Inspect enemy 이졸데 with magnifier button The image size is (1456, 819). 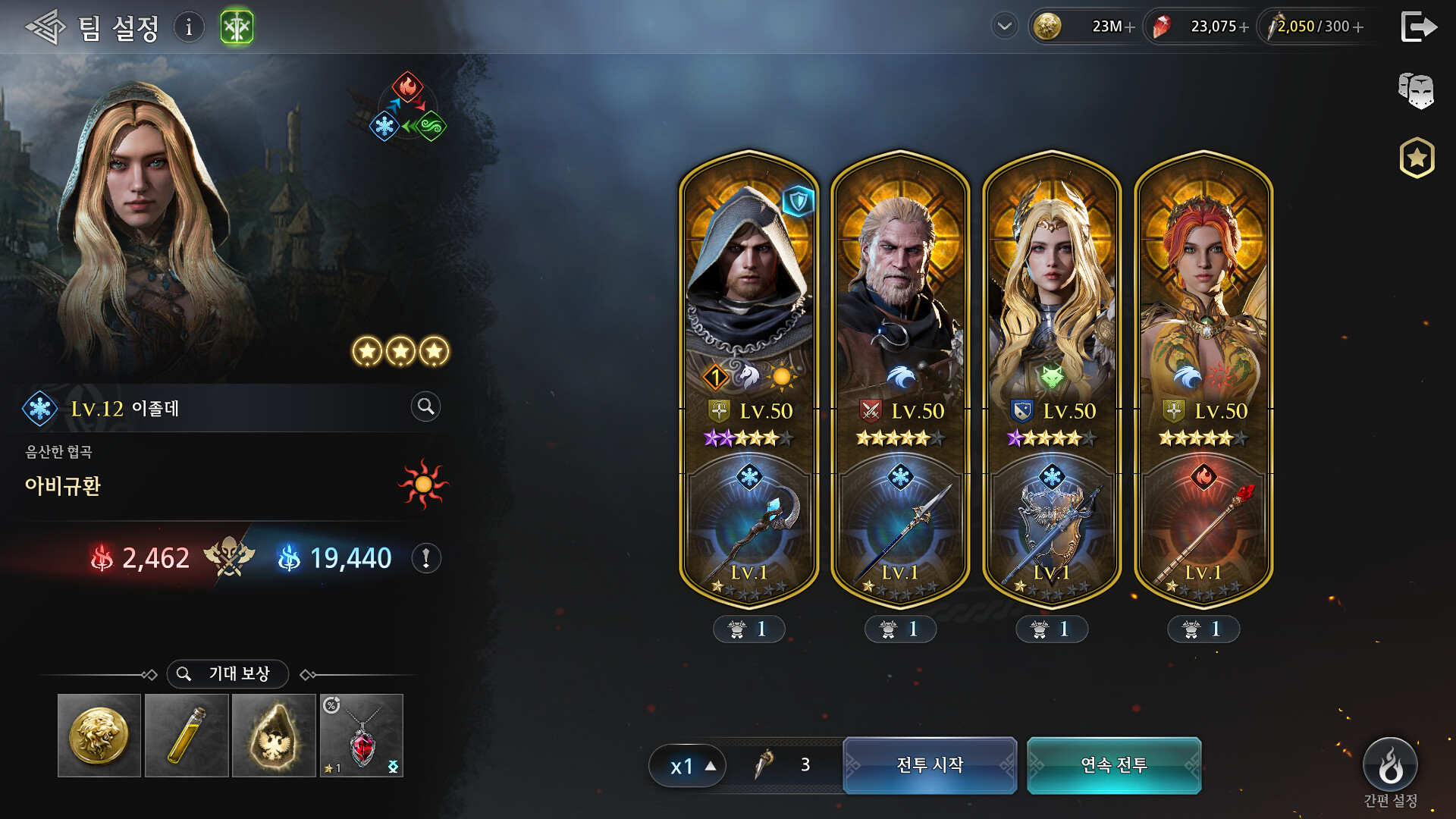(425, 407)
